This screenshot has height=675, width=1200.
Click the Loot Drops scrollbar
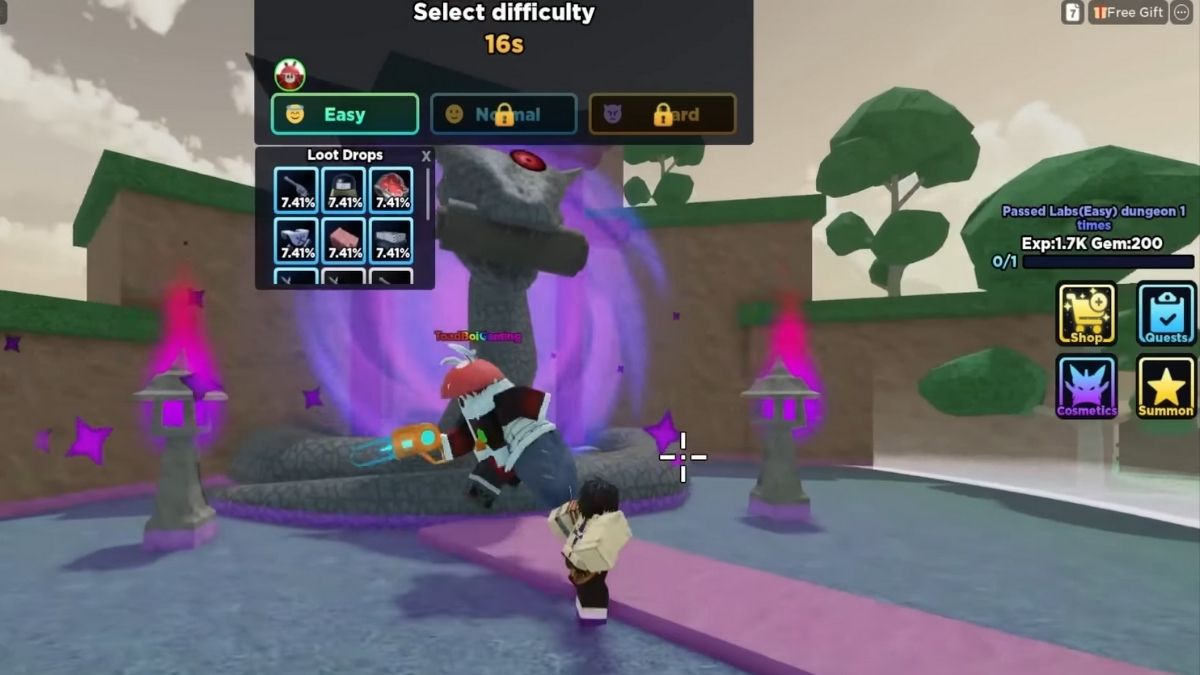[428, 195]
